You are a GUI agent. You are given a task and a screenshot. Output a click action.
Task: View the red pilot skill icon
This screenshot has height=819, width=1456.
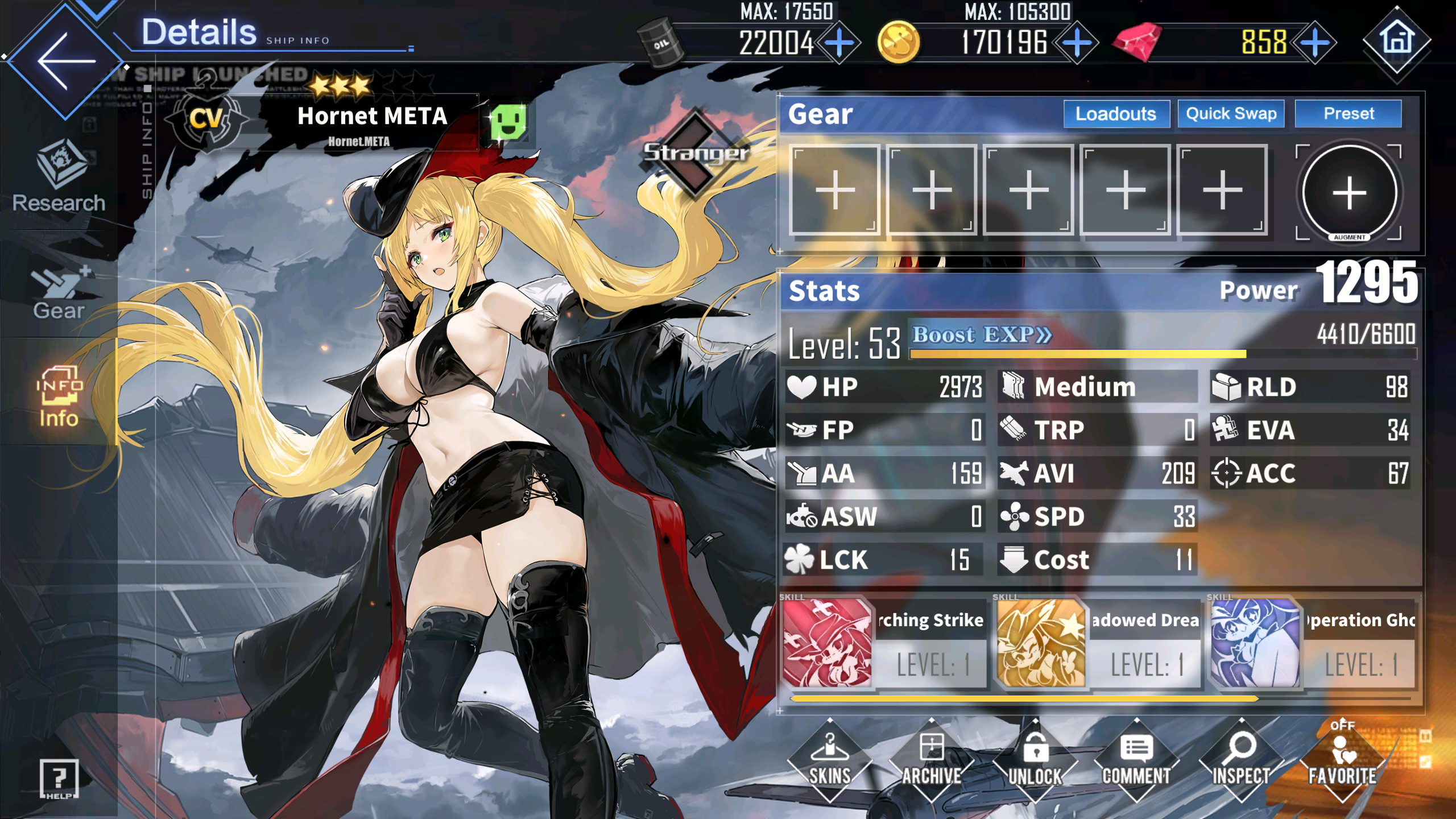click(x=828, y=643)
